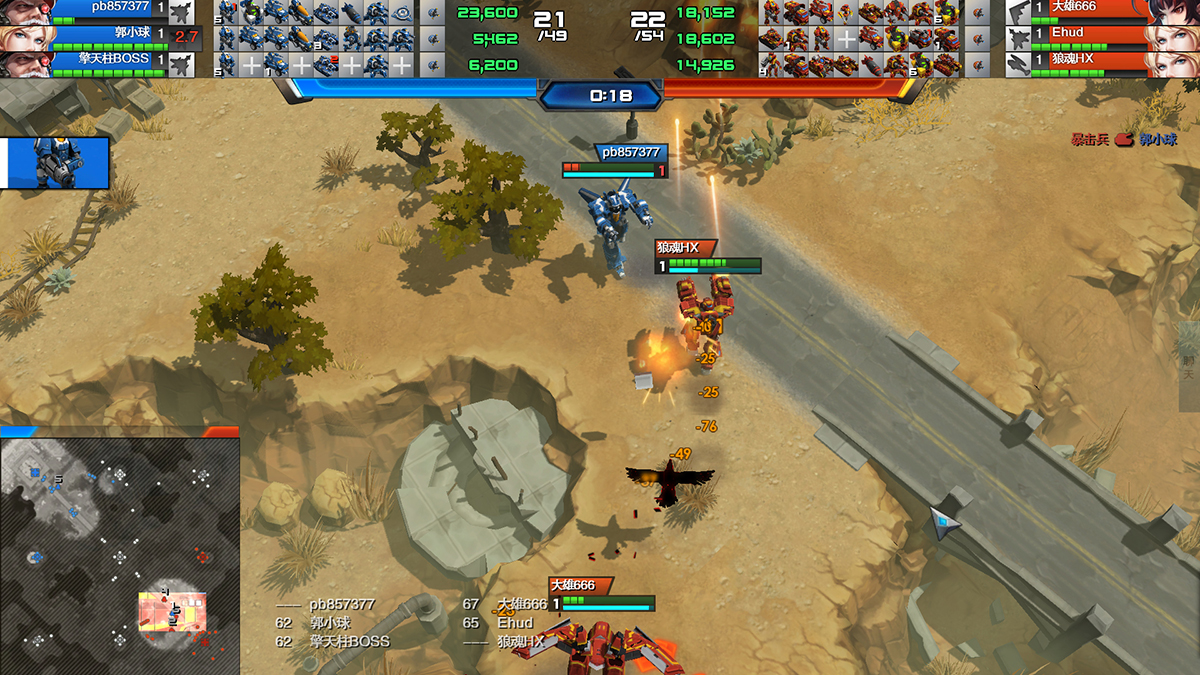Click the stealth bomber icon beside 大雄666
Viewport: 1200px width, 675px height.
(1019, 12)
